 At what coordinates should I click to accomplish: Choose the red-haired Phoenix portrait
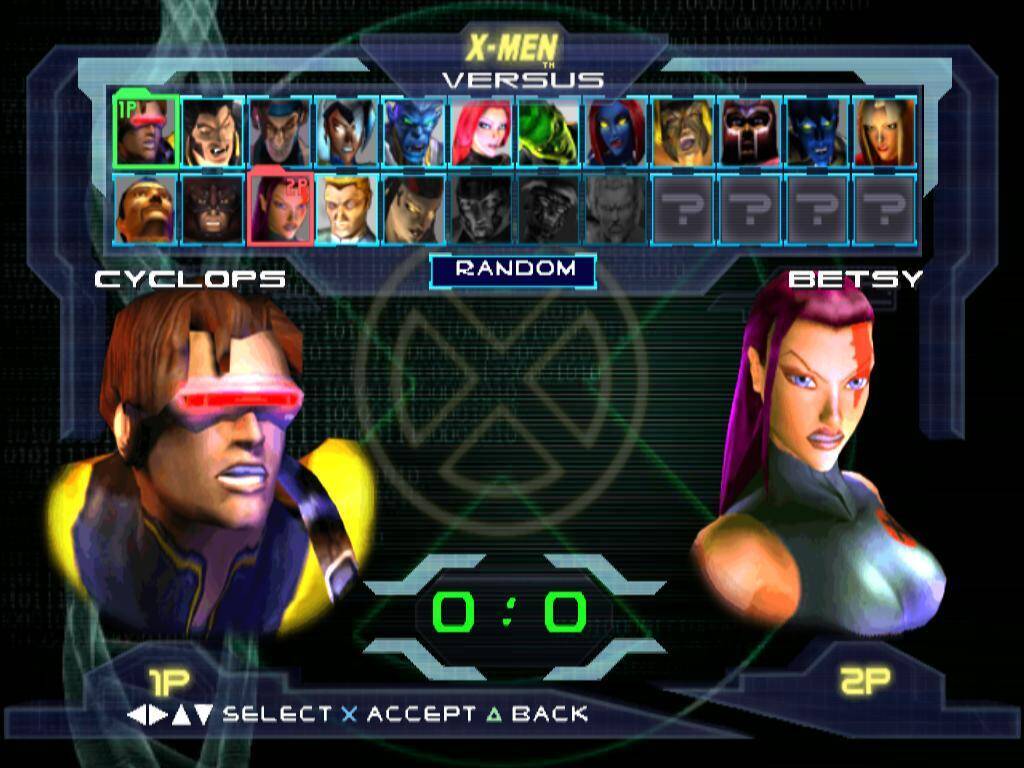click(481, 131)
